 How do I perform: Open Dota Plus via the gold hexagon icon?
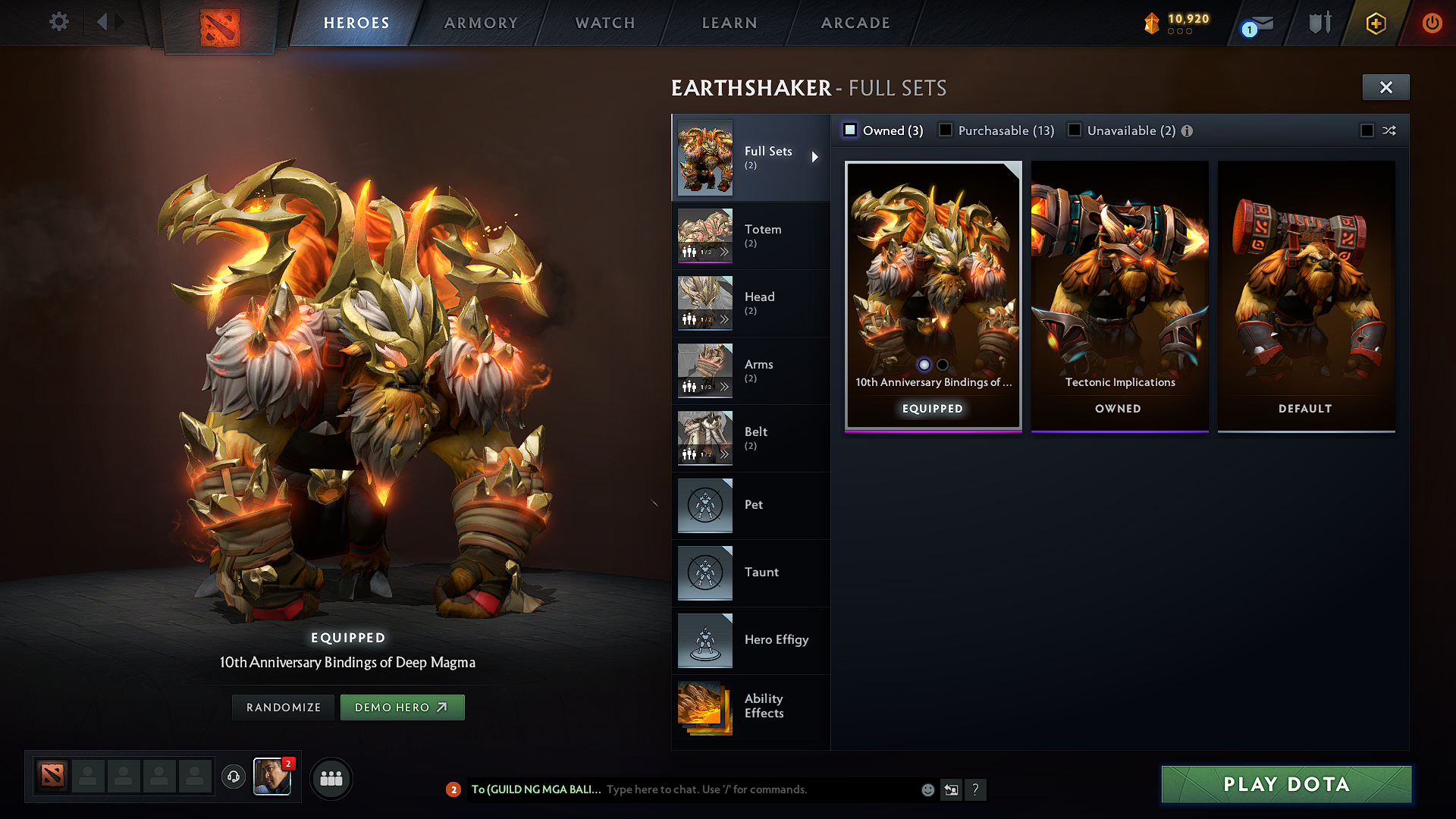pyautogui.click(x=1375, y=23)
